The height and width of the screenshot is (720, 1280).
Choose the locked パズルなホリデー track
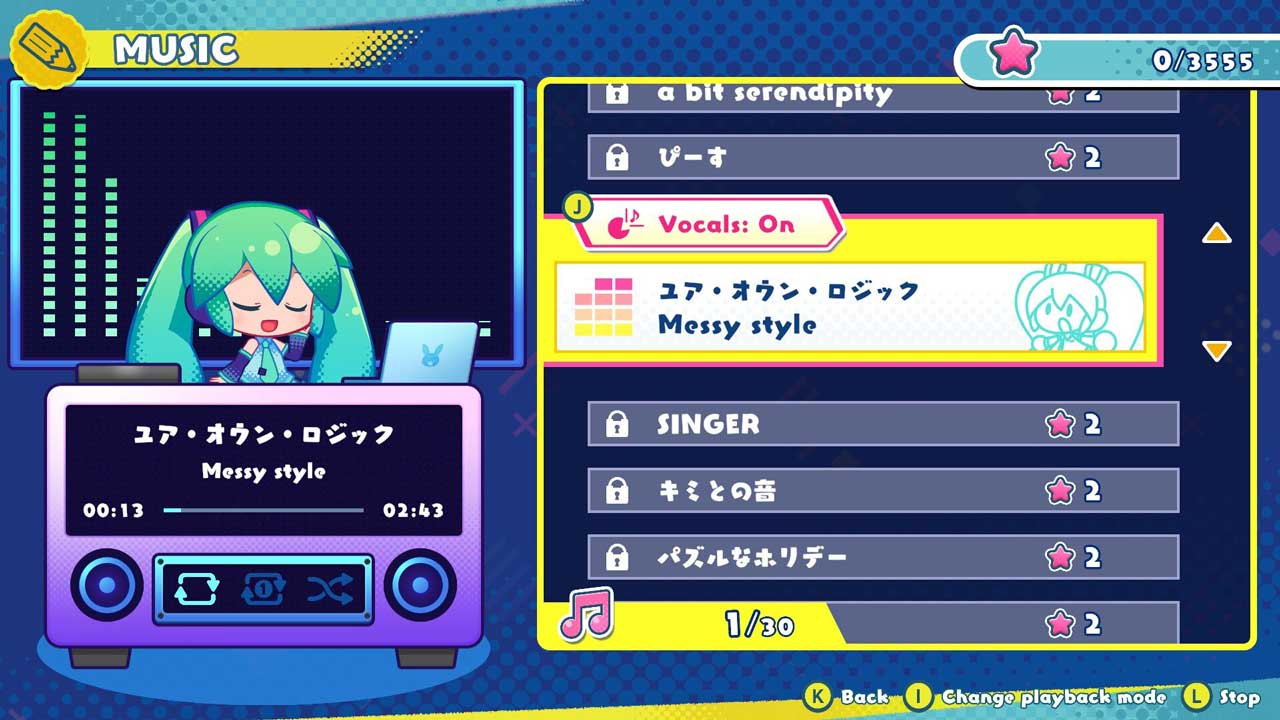882,557
